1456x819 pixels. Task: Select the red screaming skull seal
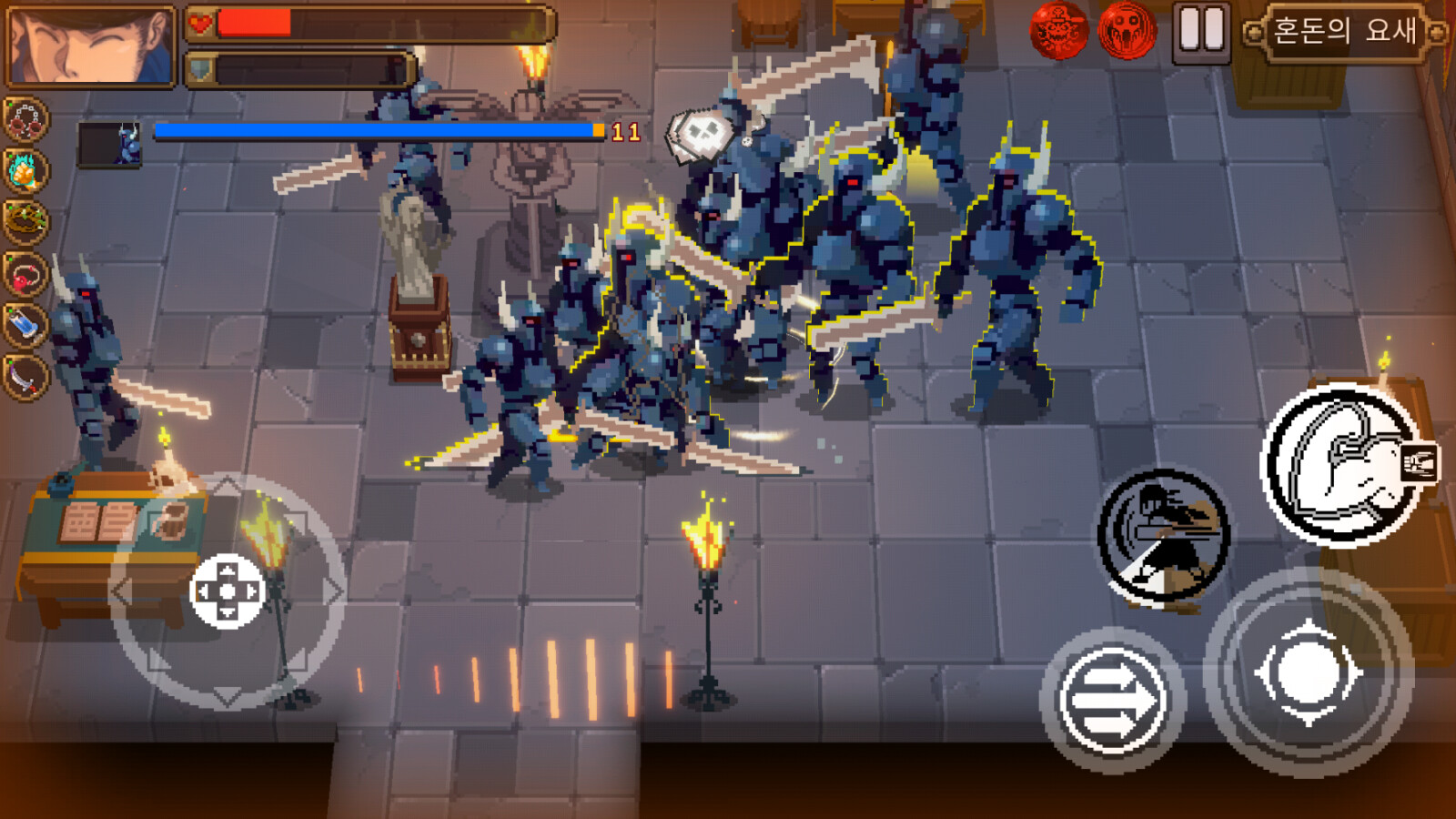(1127, 30)
